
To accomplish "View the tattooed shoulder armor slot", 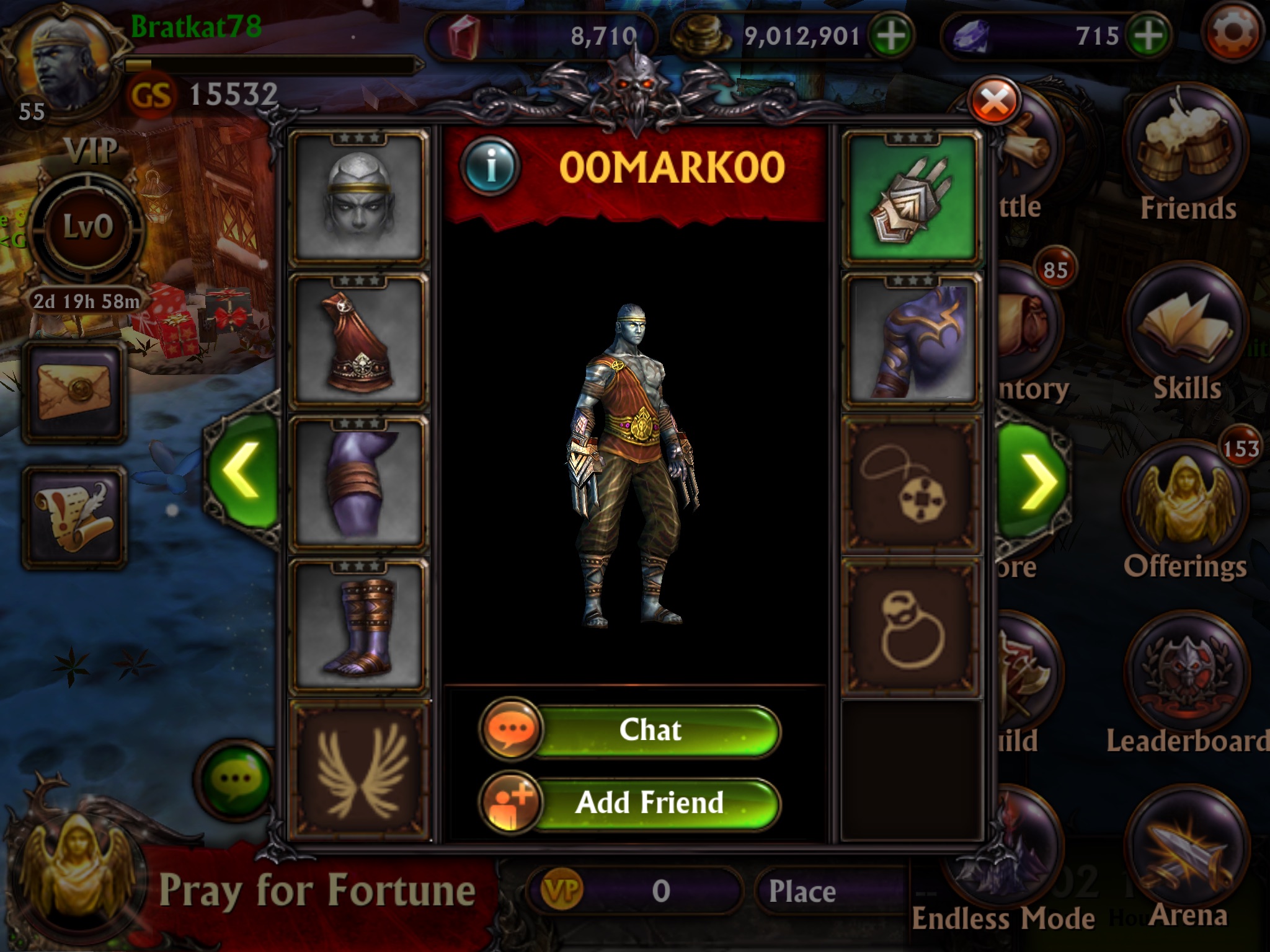I will [911, 342].
